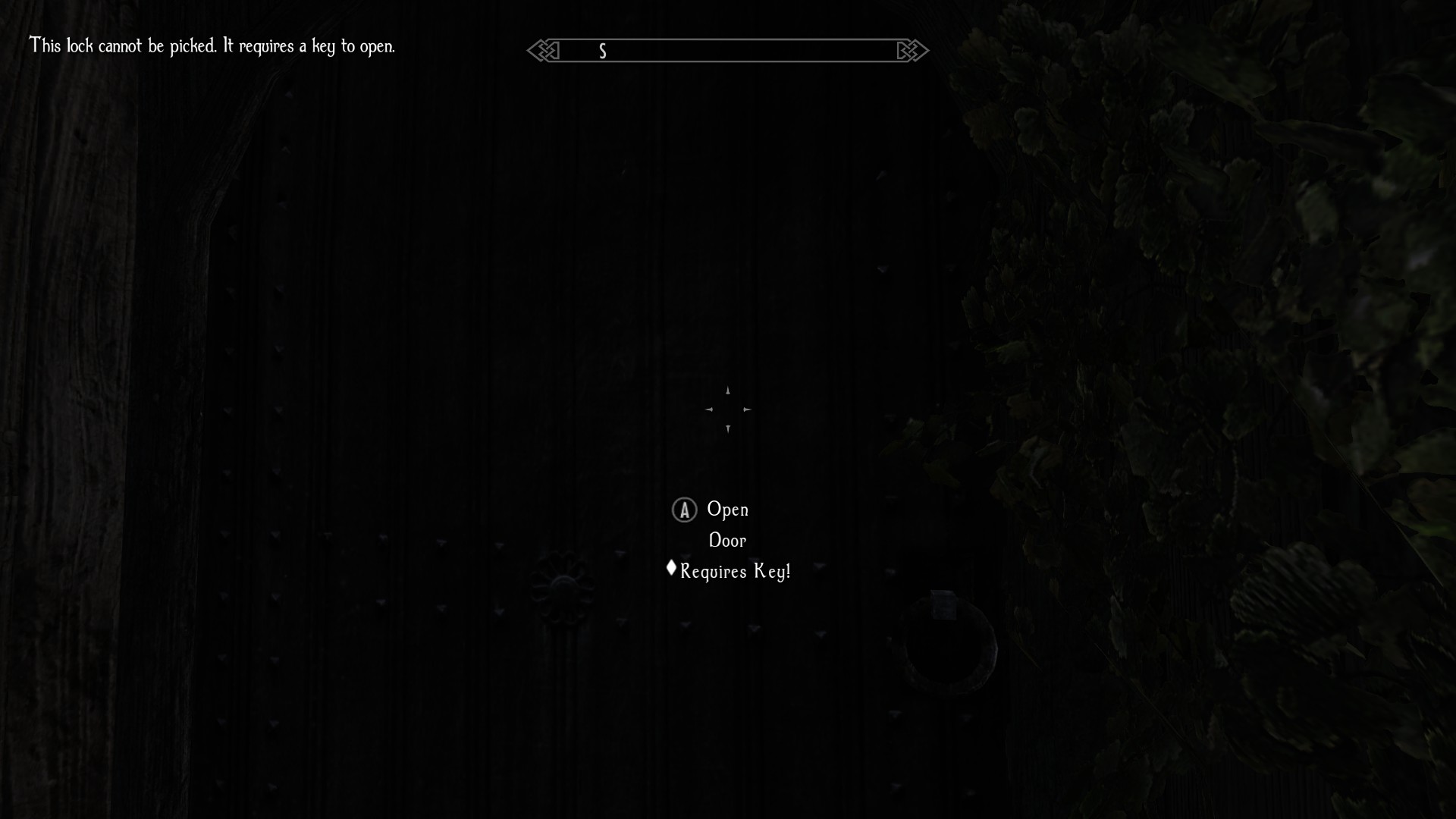Image resolution: width=1456 pixels, height=819 pixels.
Task: Click the lock warning message top left
Action: (x=212, y=45)
